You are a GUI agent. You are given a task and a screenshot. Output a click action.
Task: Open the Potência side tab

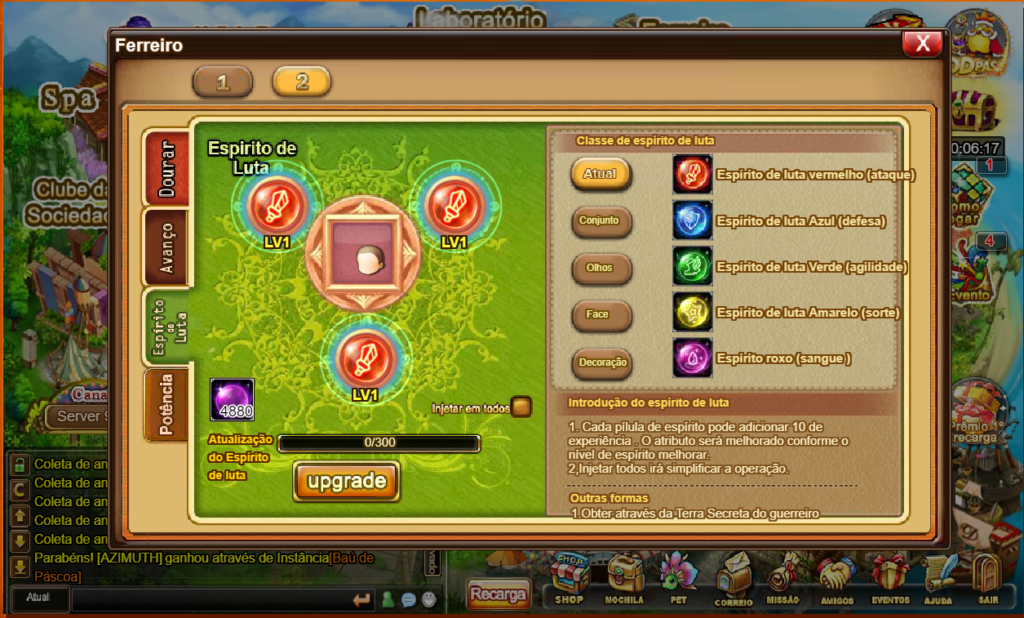(x=166, y=405)
